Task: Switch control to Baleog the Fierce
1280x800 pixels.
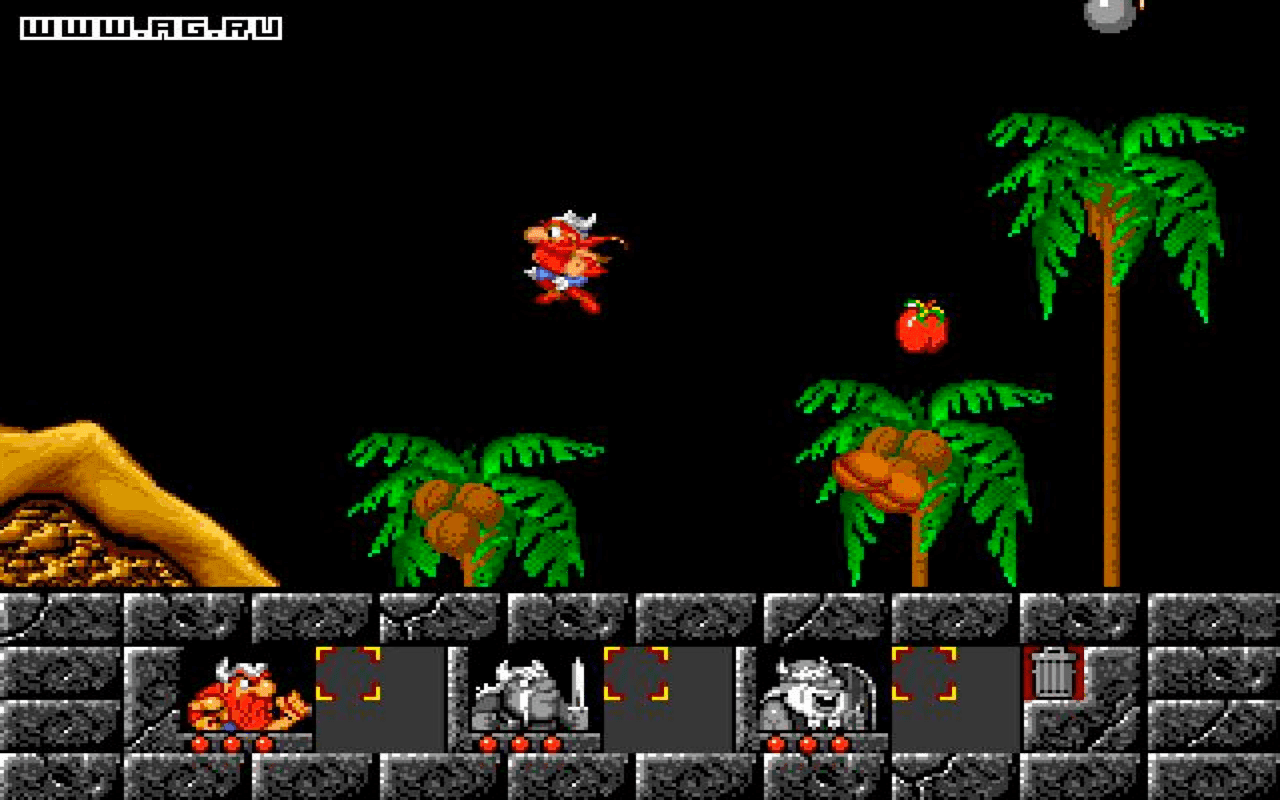Action: pos(525,695)
